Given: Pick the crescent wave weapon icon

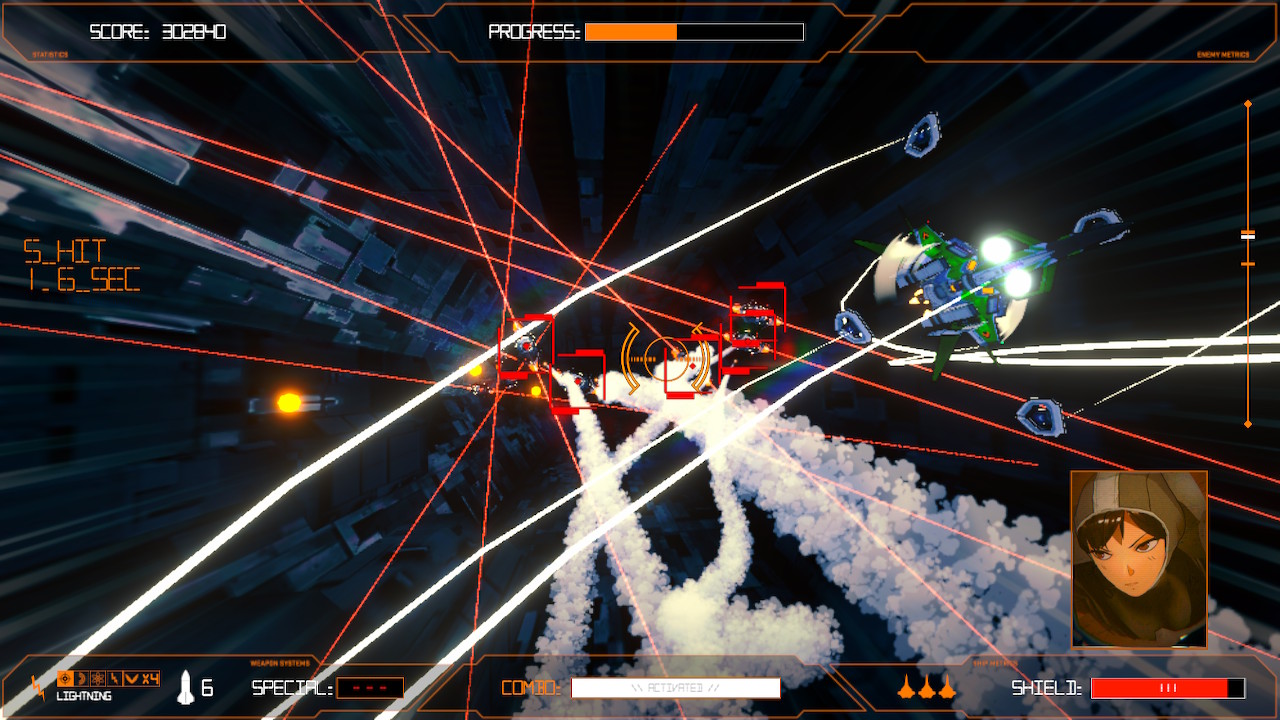Looking at the screenshot, I should (82, 679).
